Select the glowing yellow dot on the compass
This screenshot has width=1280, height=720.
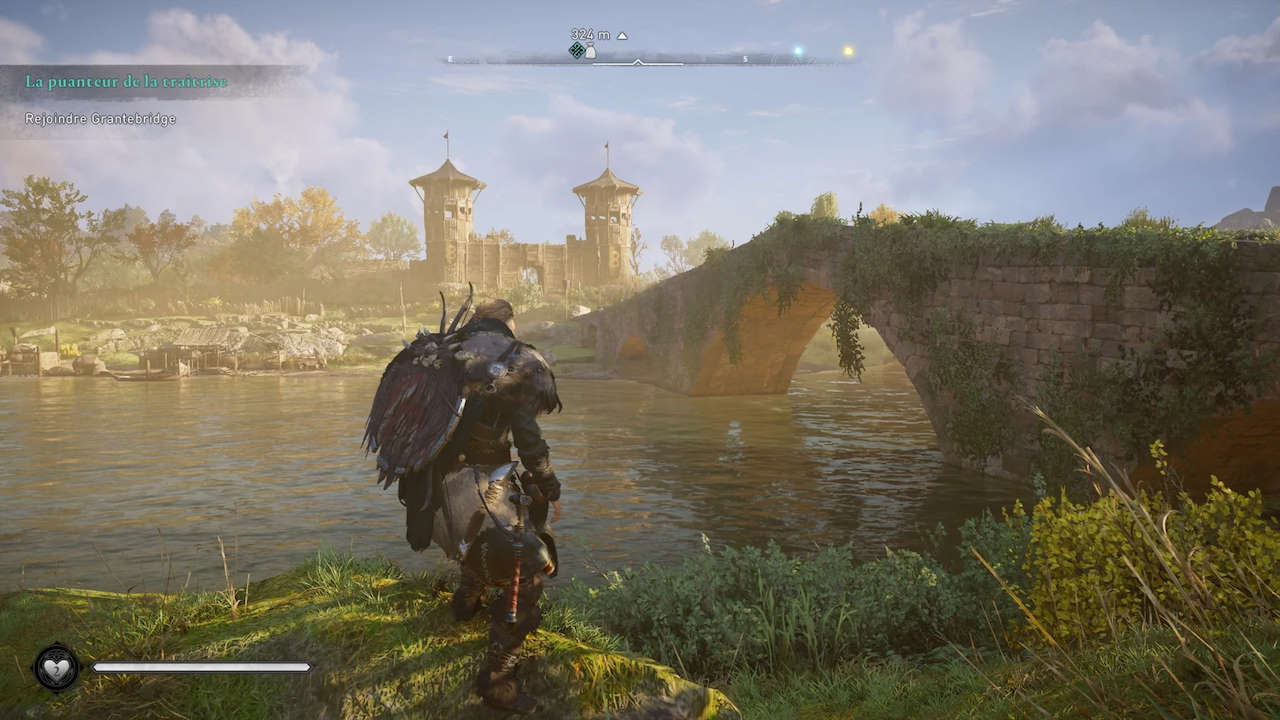(848, 50)
